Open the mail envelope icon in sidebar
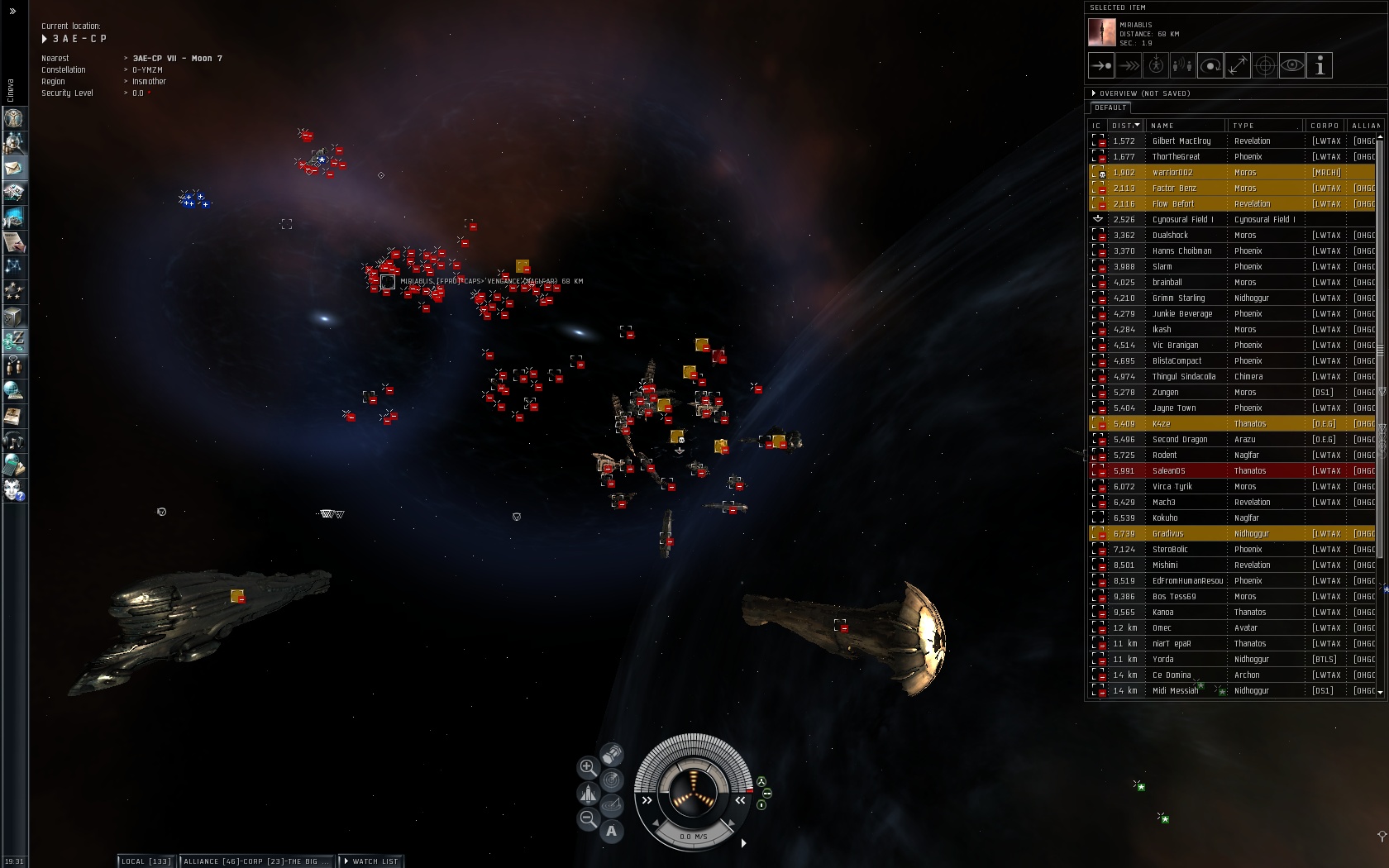This screenshot has height=868, width=1389. [14, 168]
